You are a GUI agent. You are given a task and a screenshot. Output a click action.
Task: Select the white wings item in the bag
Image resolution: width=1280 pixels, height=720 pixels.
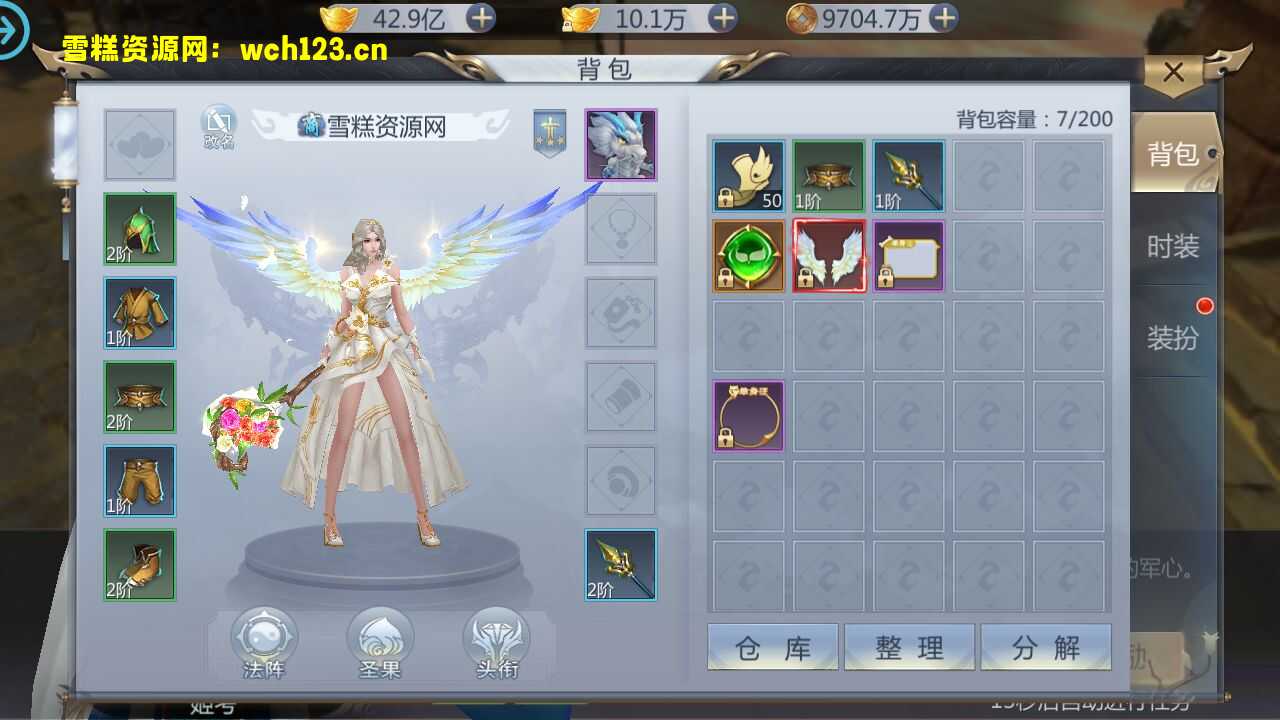[828, 255]
